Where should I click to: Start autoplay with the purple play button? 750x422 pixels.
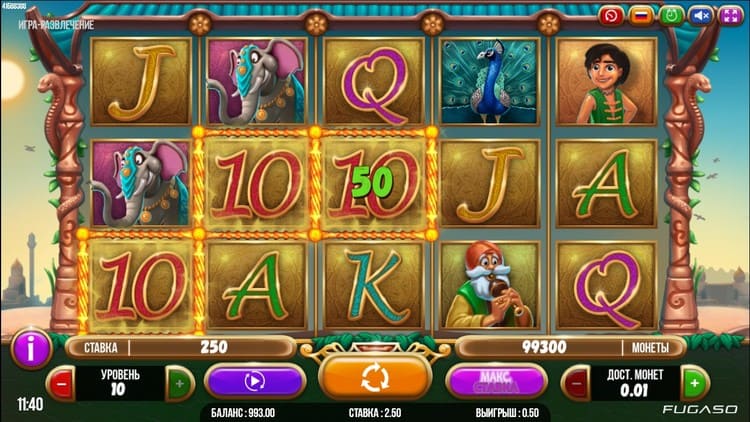pyautogui.click(x=254, y=381)
